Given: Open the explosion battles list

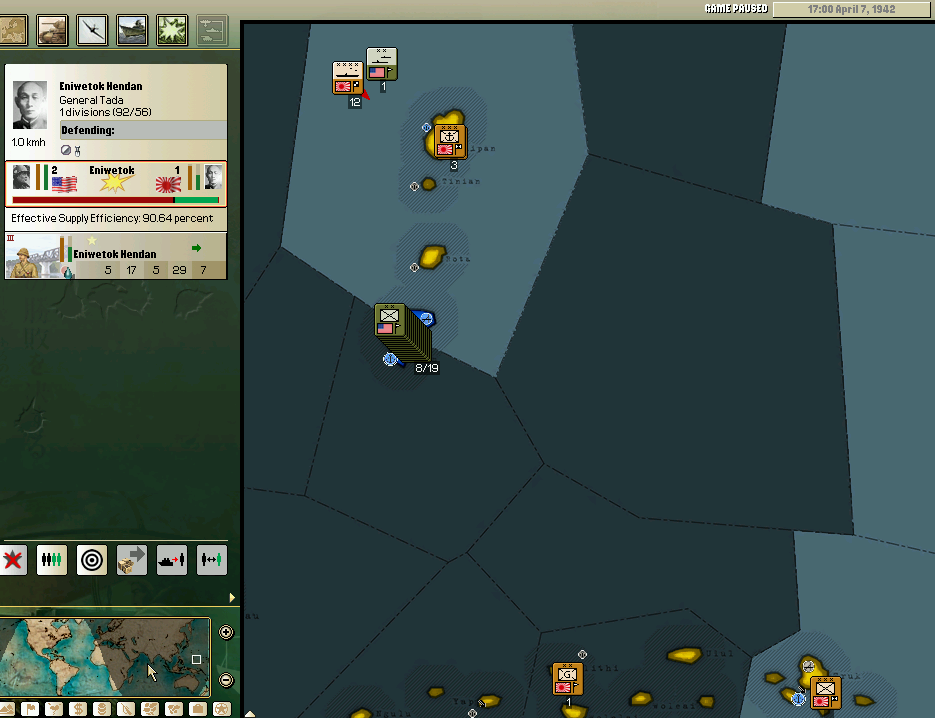Looking at the screenshot, I should click(x=172, y=29).
